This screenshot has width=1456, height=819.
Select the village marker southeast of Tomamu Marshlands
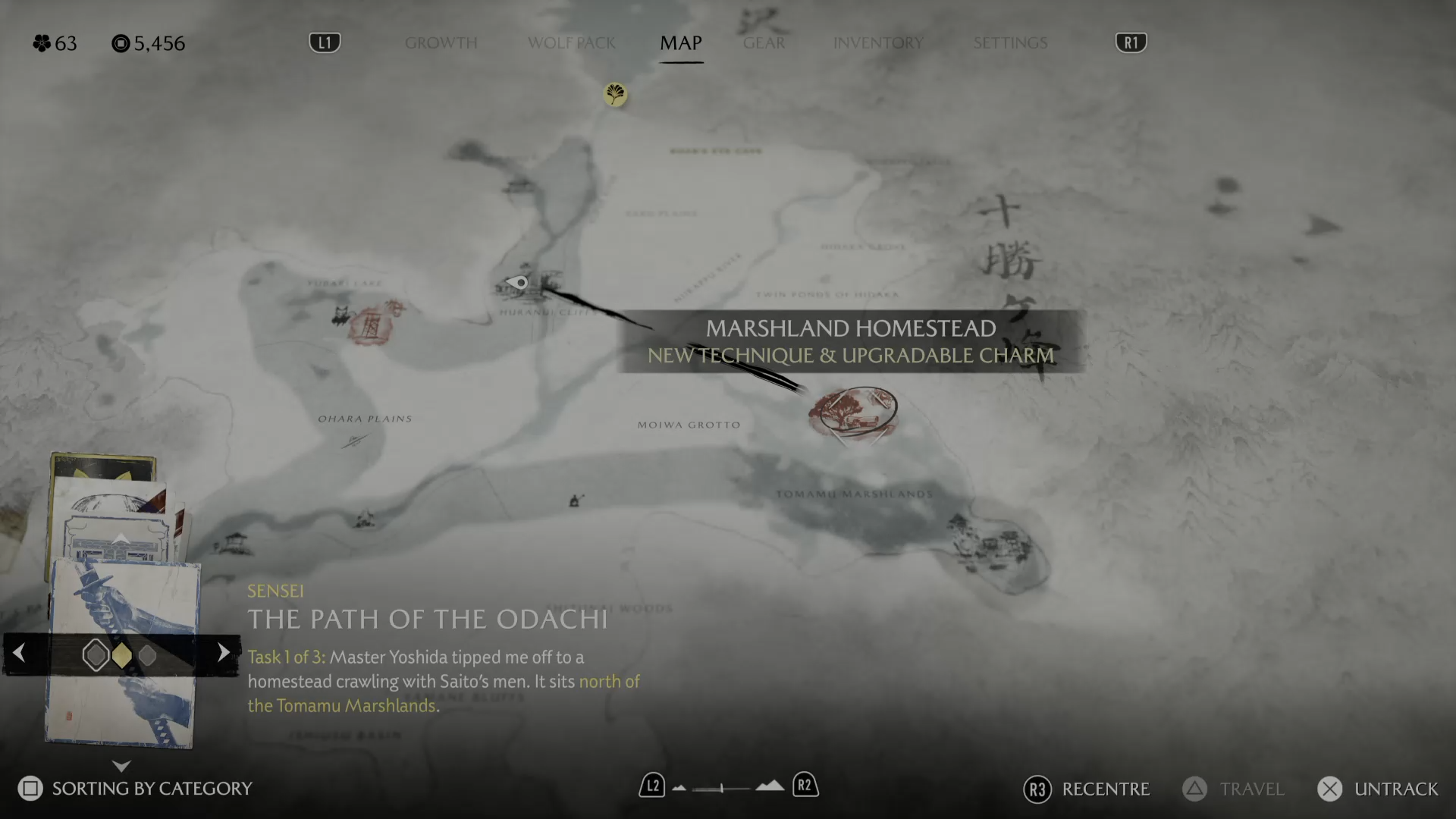click(x=987, y=544)
